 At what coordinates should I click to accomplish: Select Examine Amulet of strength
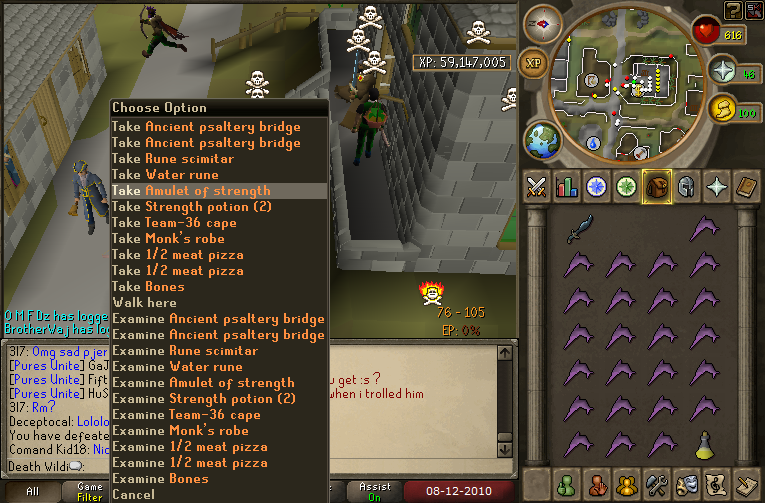pos(203,383)
